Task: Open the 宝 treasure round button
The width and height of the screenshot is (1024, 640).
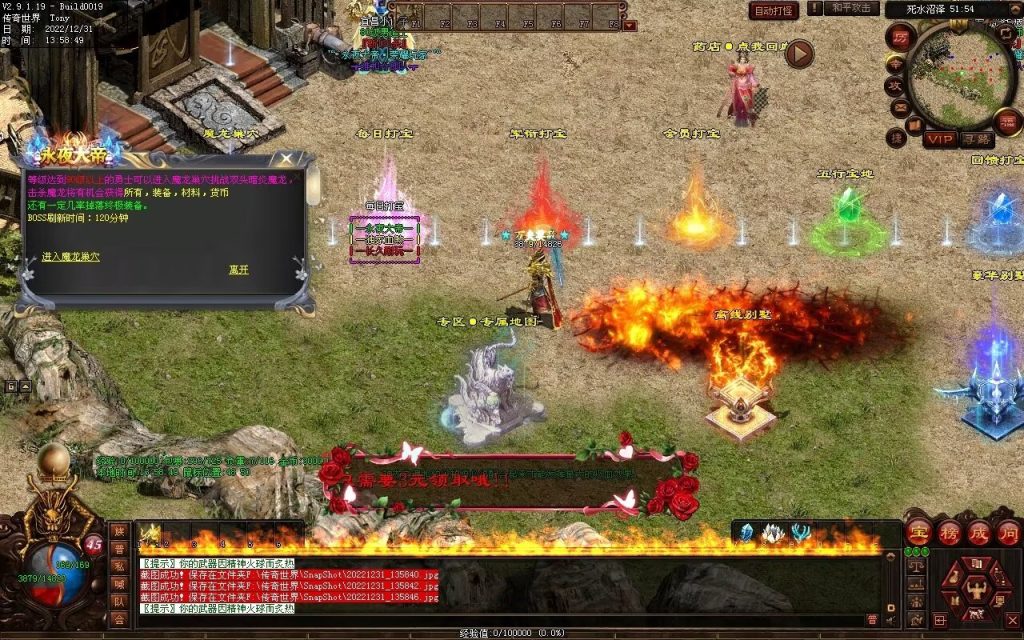Action: point(920,531)
